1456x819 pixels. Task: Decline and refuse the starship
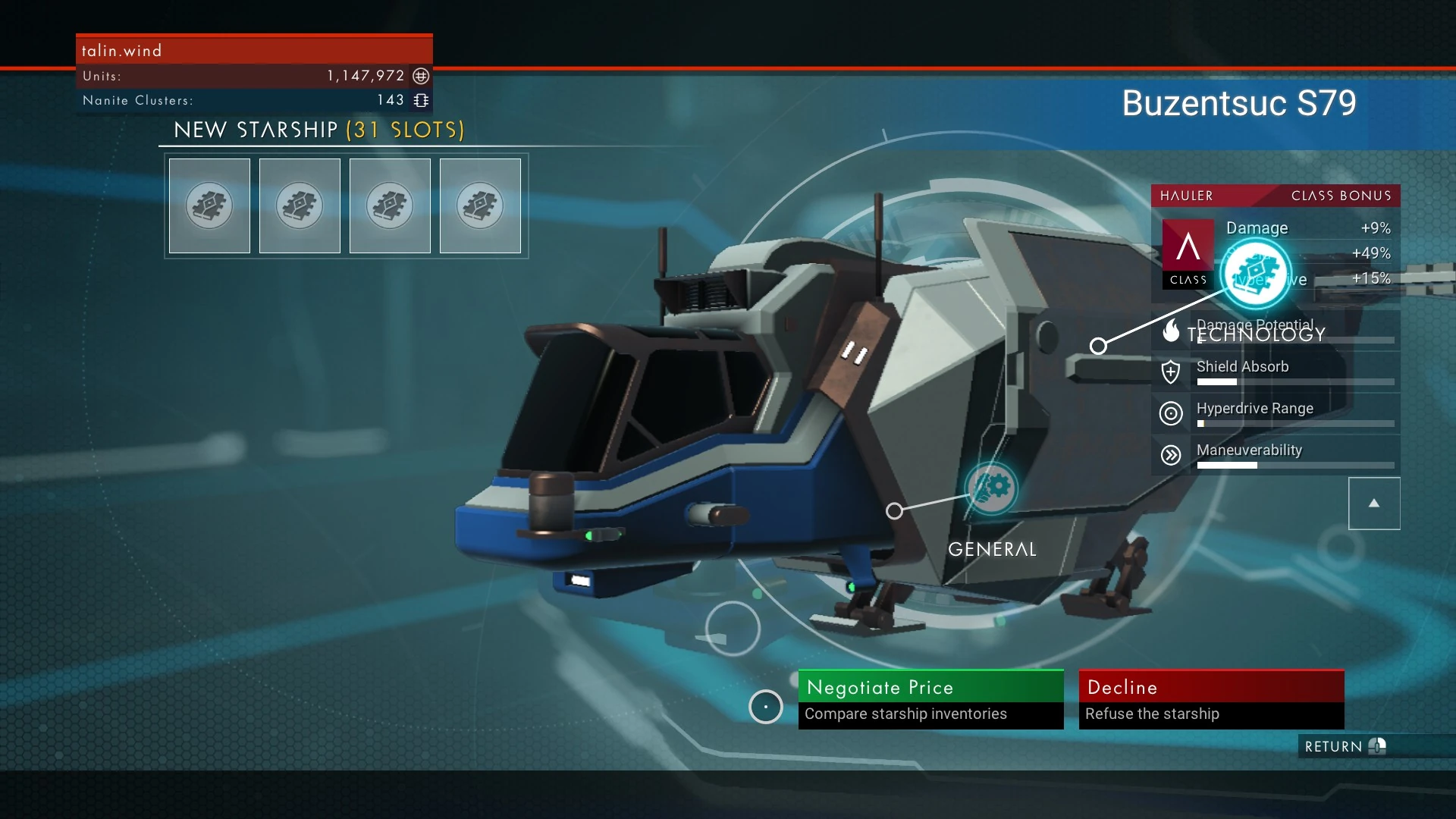pos(1211,698)
